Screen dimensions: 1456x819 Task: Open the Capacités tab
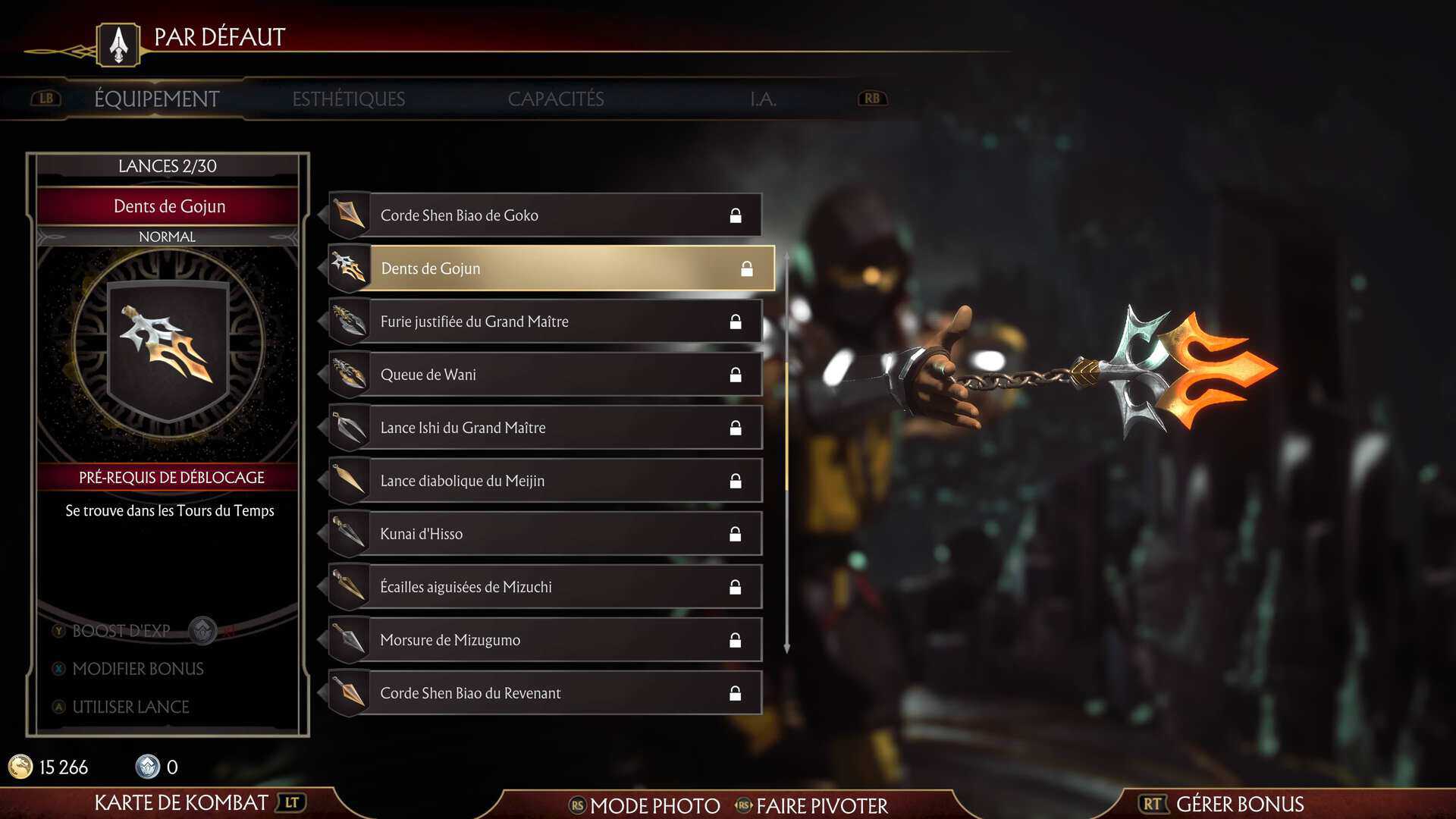tap(555, 99)
